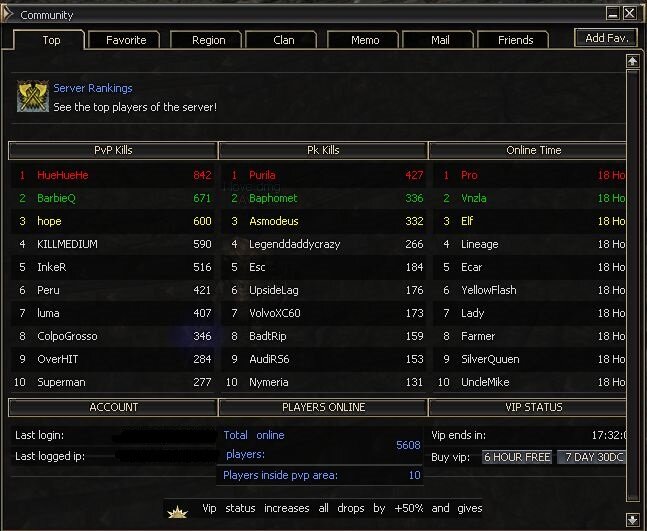Screen dimensions: 647x531
Task: Click the Pk Kills column header
Action: 323,150
